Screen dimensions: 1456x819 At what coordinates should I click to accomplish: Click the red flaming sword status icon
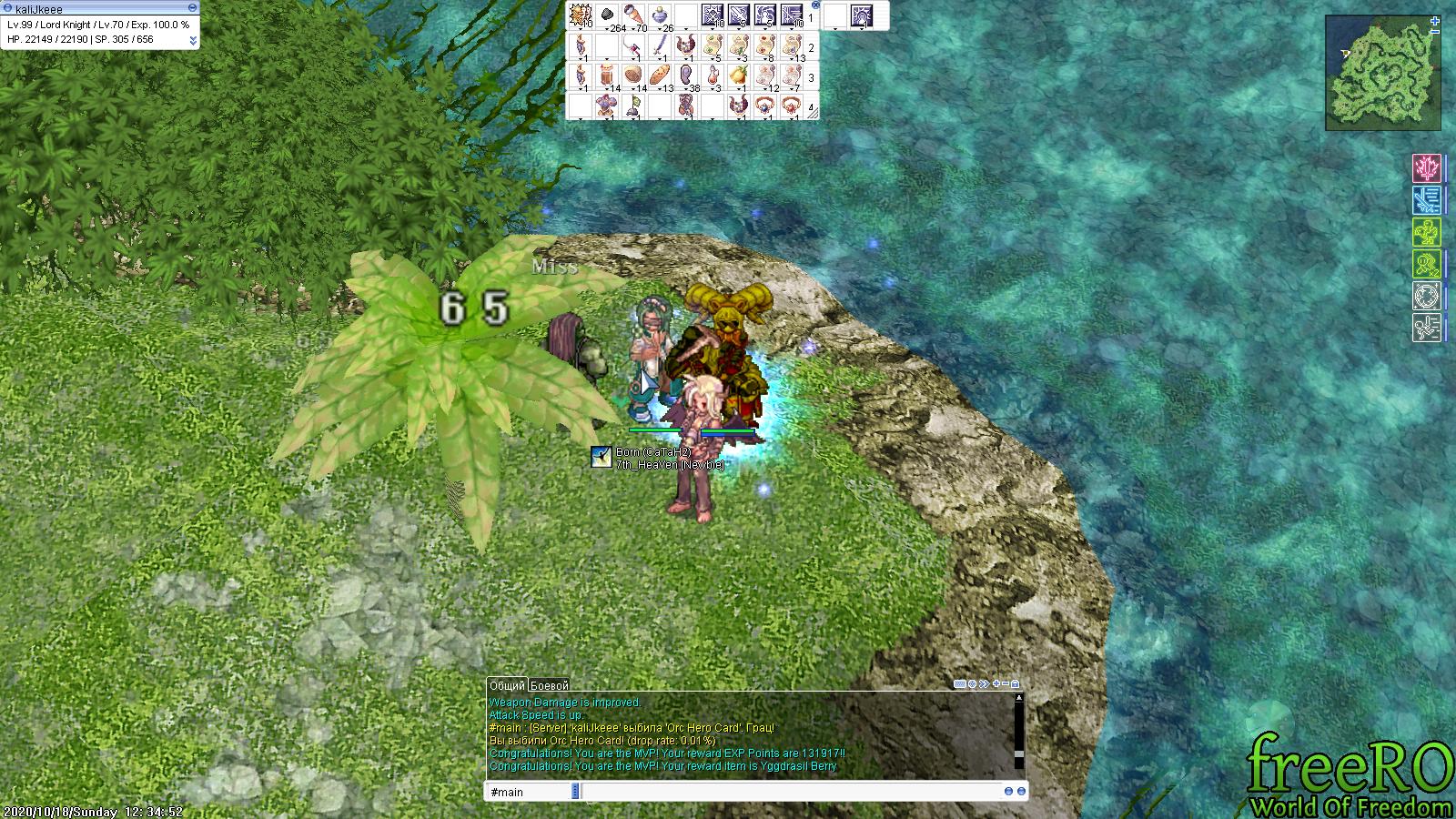pyautogui.click(x=1426, y=167)
